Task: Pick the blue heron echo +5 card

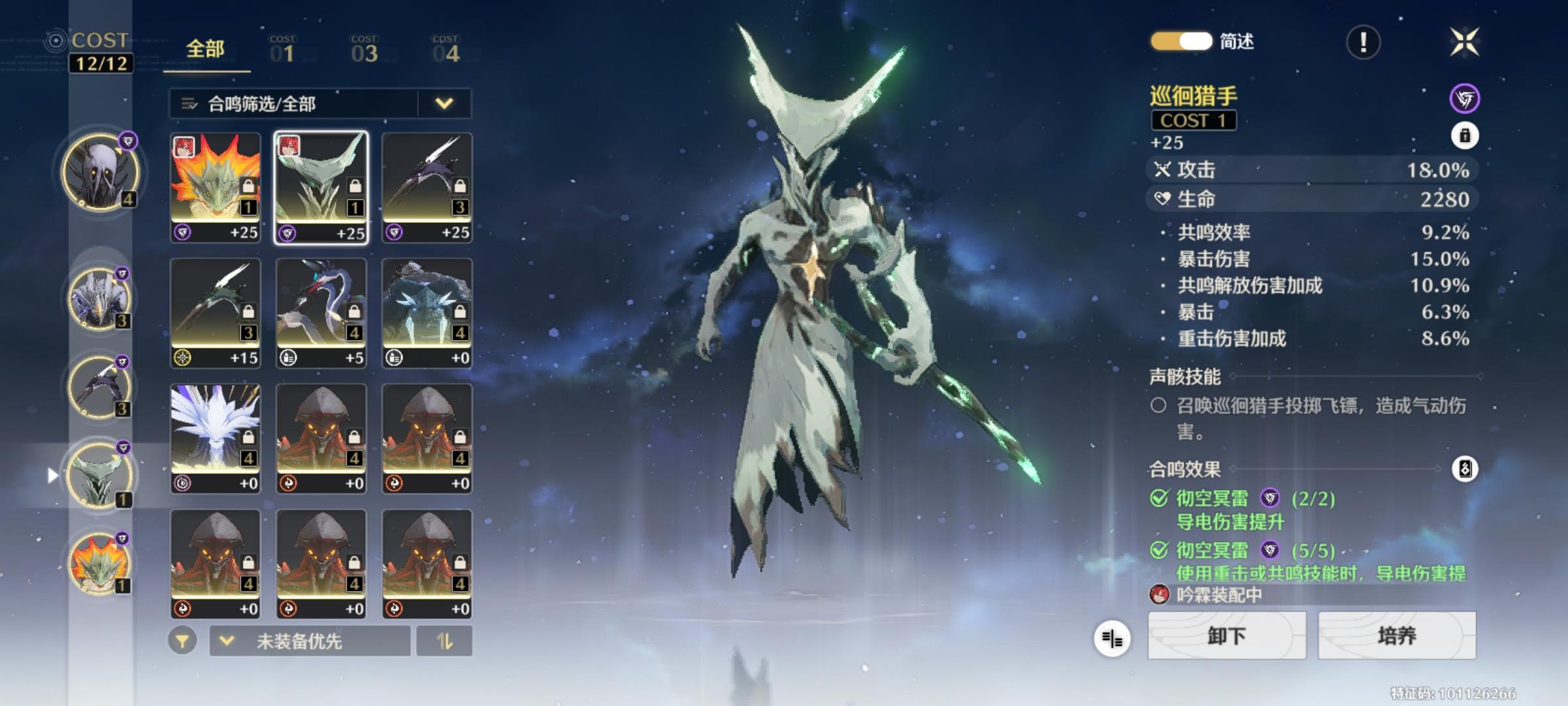Action: point(321,312)
